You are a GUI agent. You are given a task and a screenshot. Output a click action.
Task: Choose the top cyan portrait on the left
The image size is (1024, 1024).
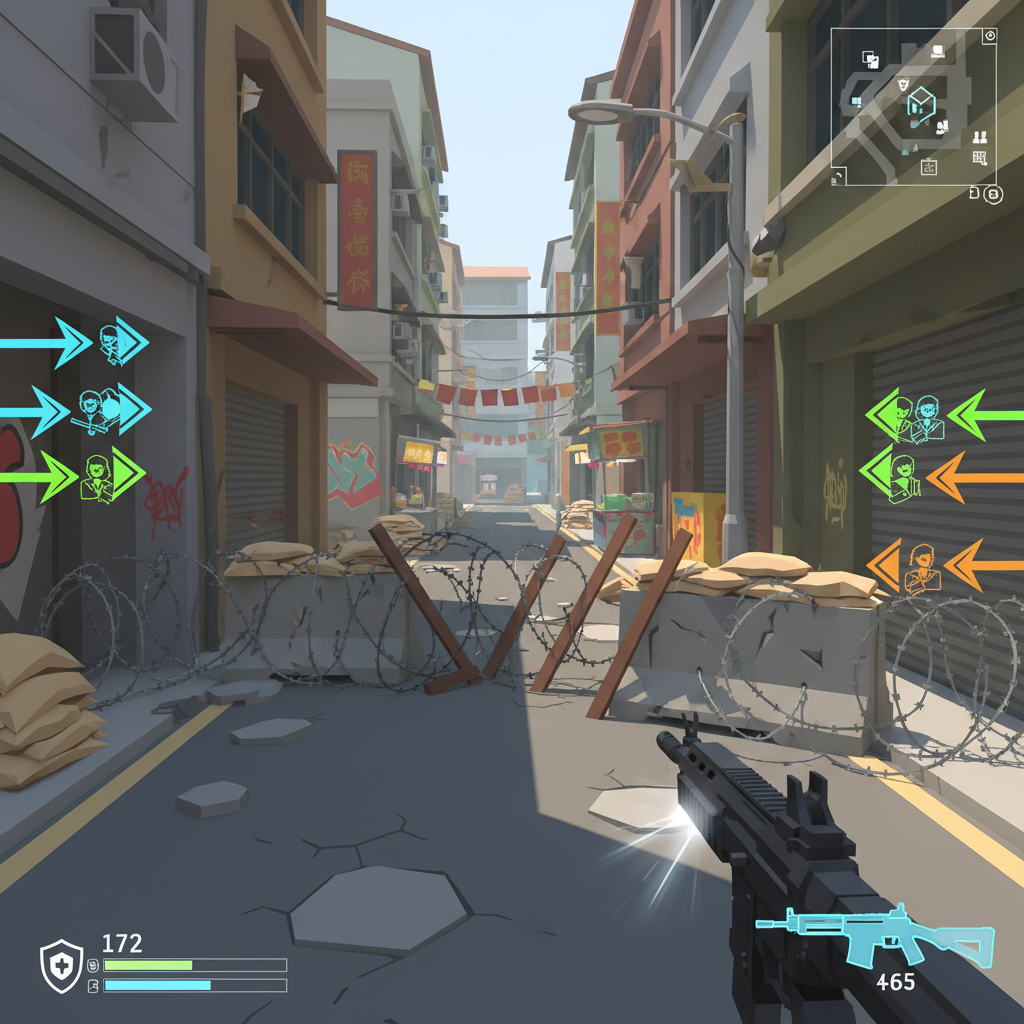pos(111,342)
